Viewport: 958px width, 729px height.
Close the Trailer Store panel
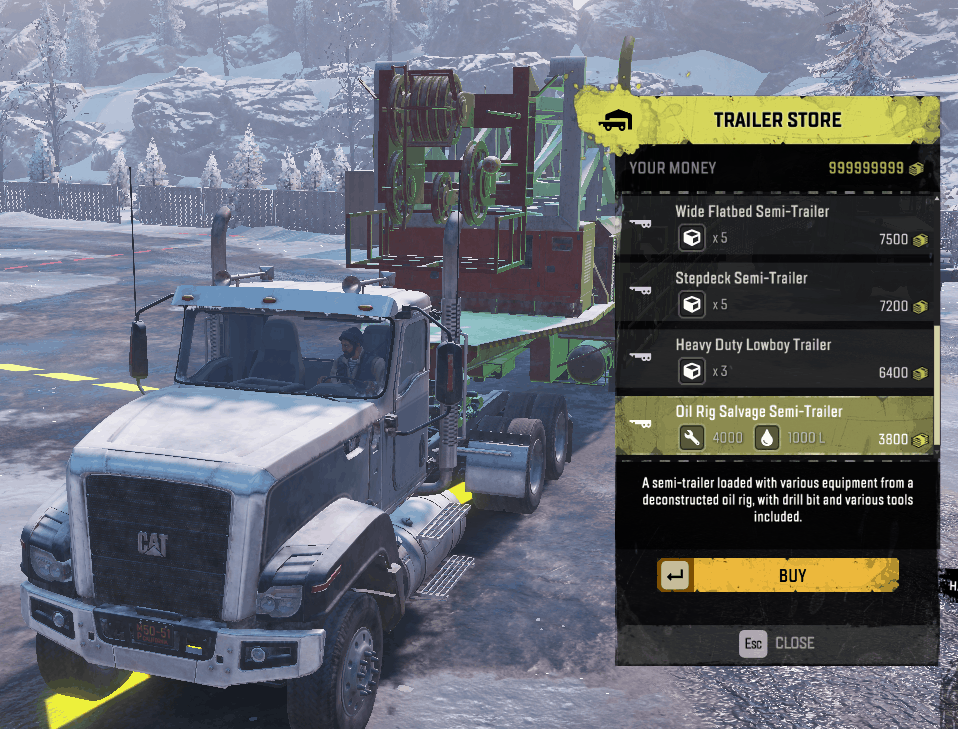(x=777, y=643)
